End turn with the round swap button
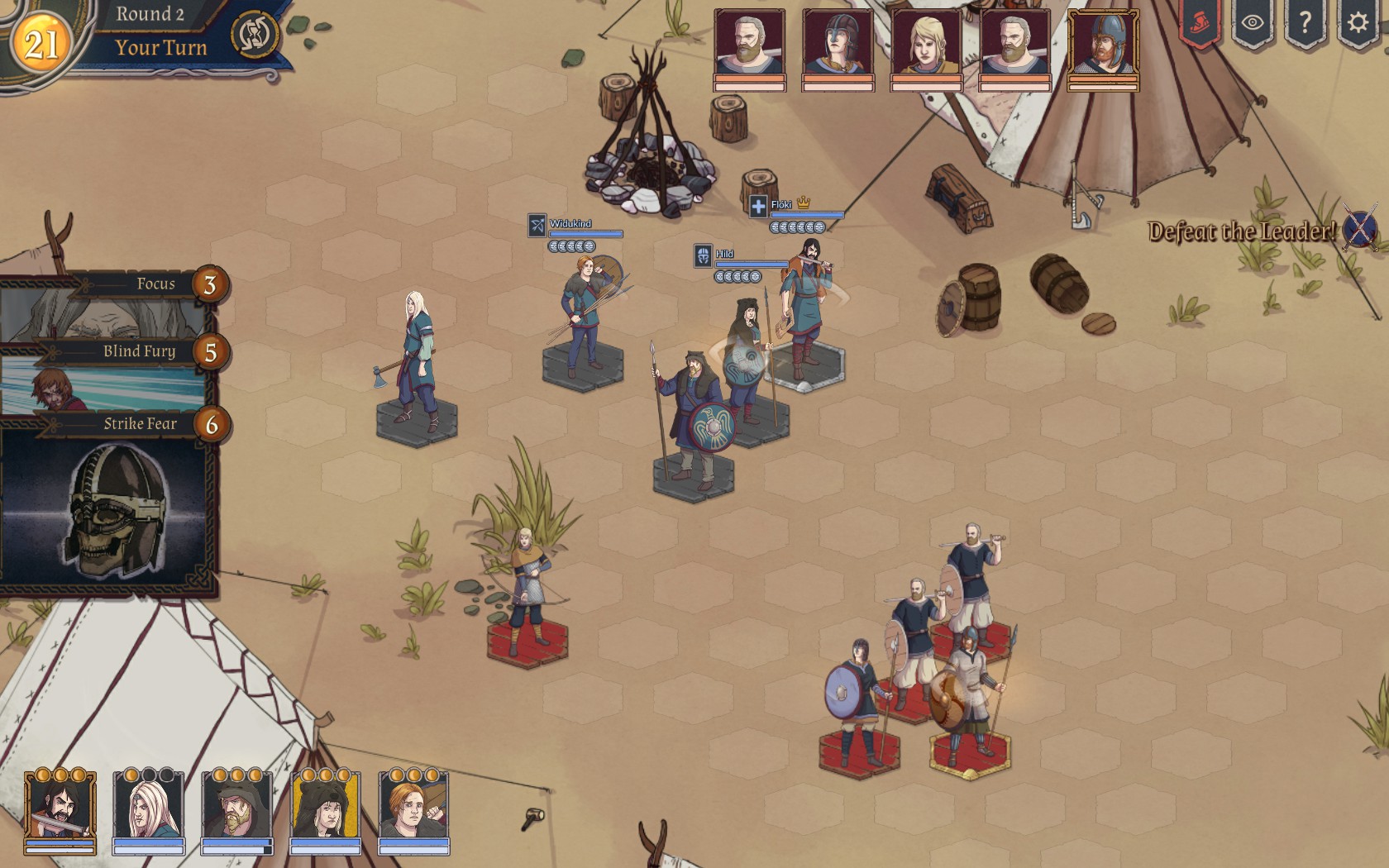 click(x=253, y=35)
